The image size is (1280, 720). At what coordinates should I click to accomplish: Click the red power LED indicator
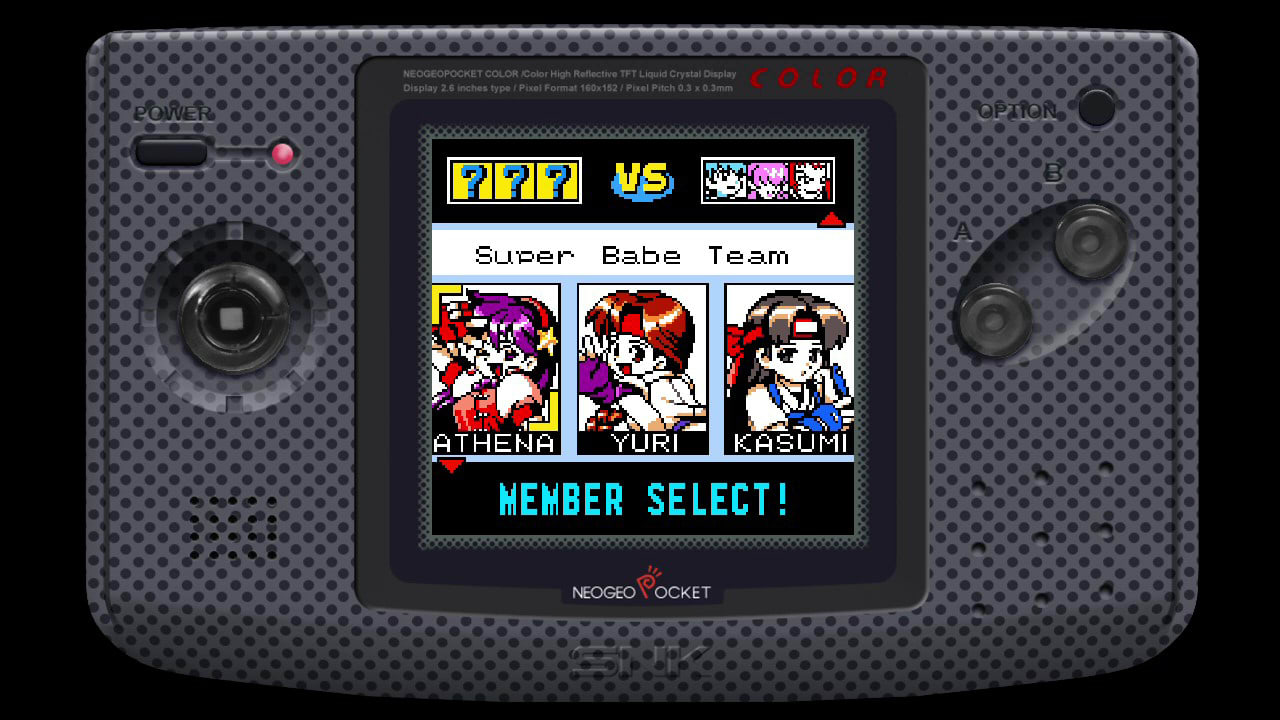coord(281,155)
